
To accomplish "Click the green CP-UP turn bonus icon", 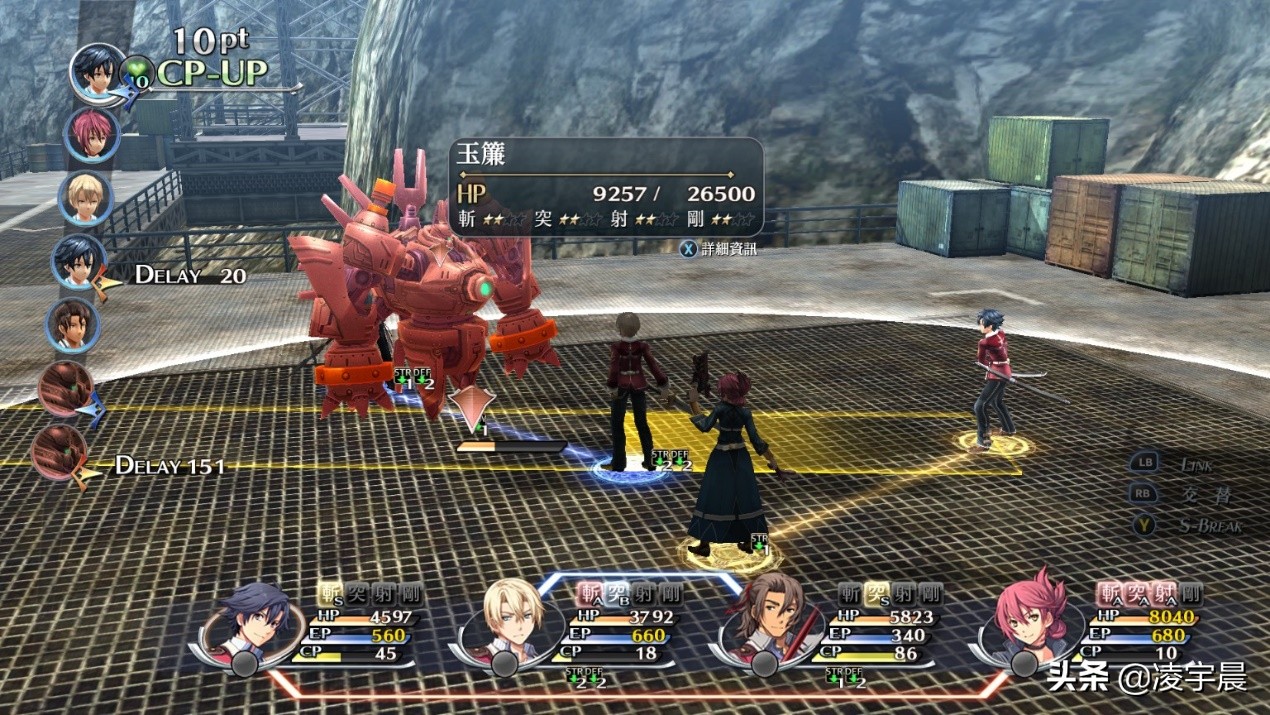I will click(x=136, y=72).
